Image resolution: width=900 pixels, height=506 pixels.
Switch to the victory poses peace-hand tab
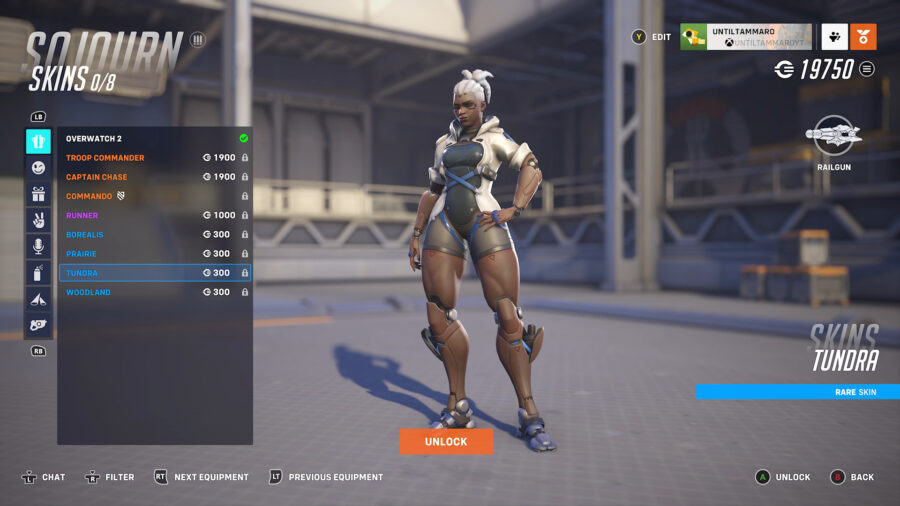coord(38,220)
